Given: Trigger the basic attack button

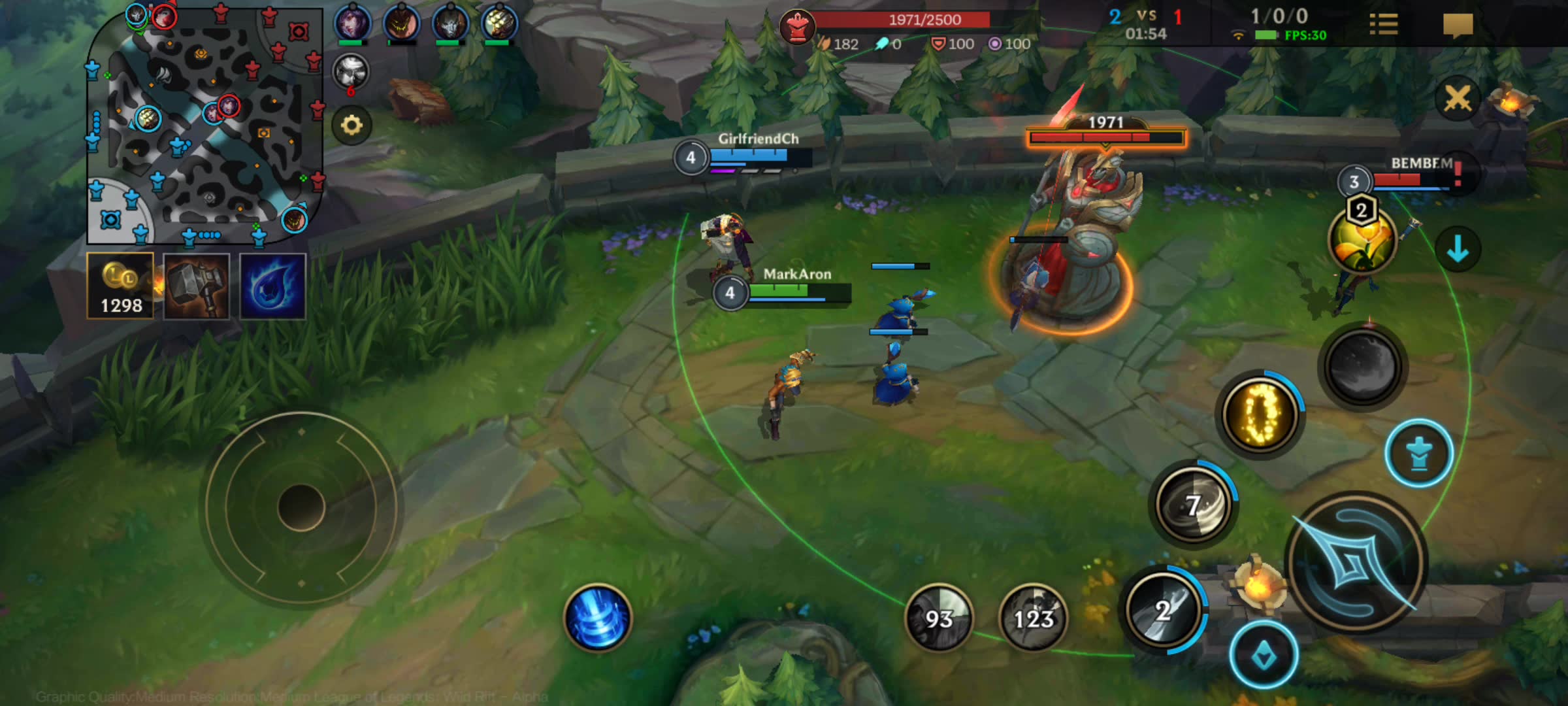Looking at the screenshot, I should pyautogui.click(x=1356, y=562).
